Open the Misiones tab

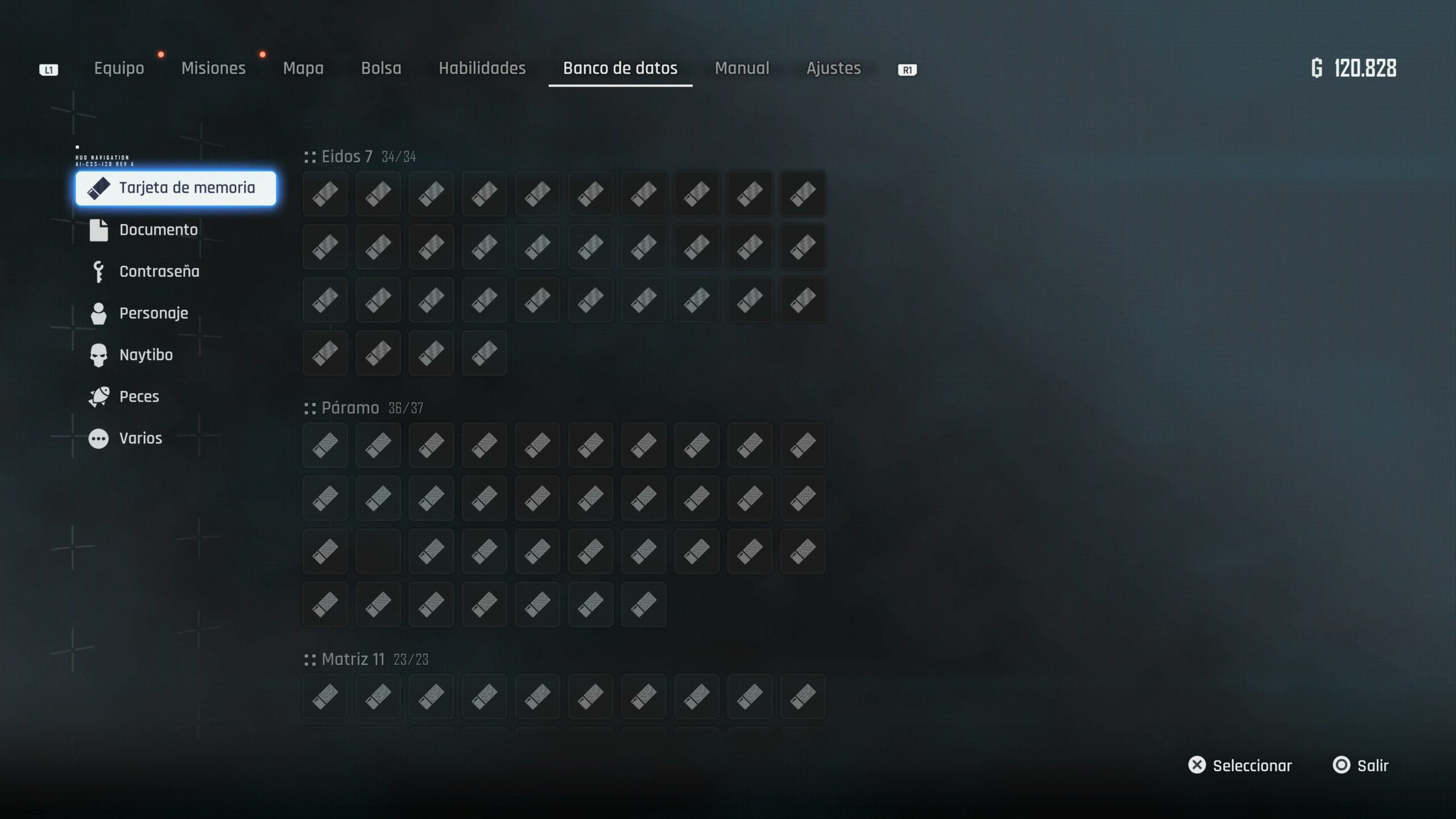[213, 68]
